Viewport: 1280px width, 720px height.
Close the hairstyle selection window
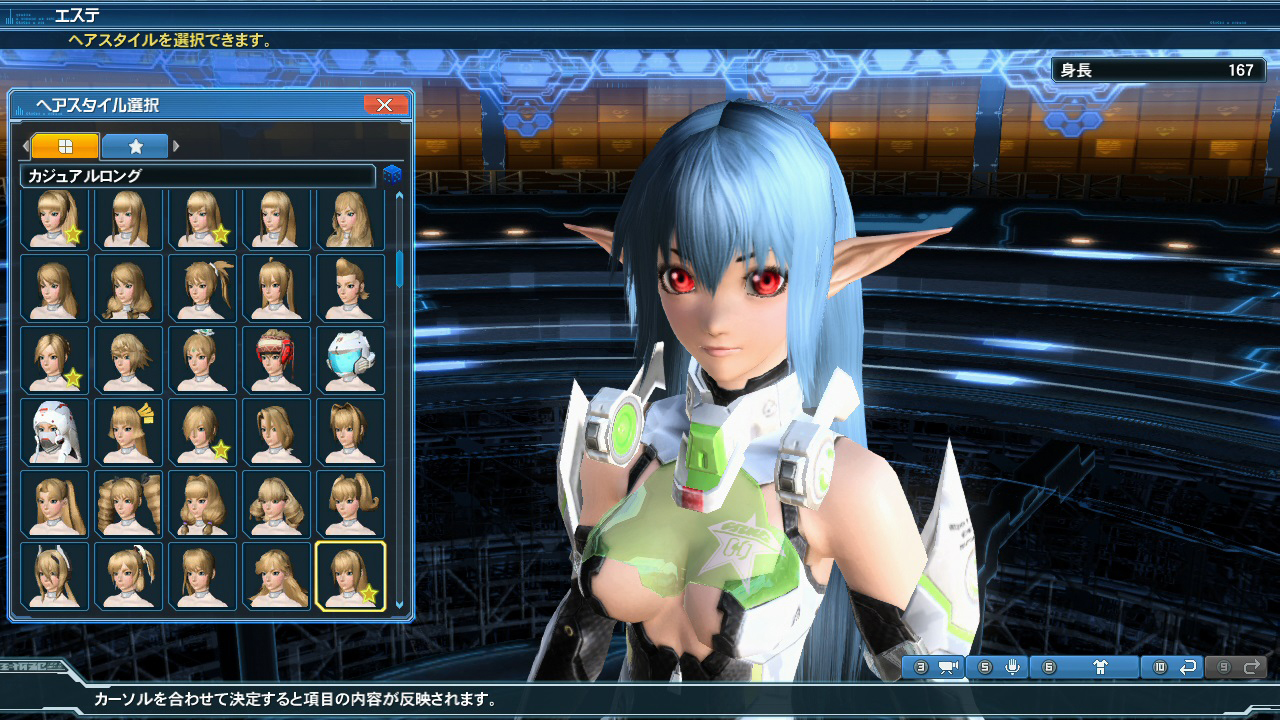click(385, 105)
